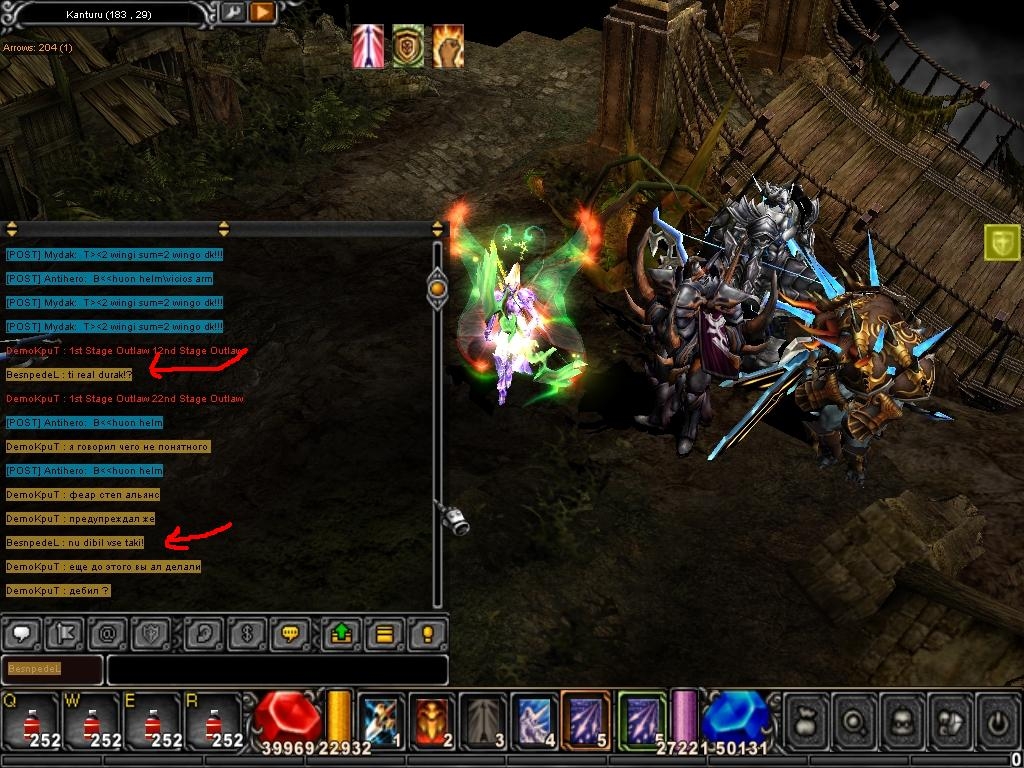Select the flaming fist buff icon
The width and height of the screenshot is (1024, 768).
pyautogui.click(x=447, y=46)
